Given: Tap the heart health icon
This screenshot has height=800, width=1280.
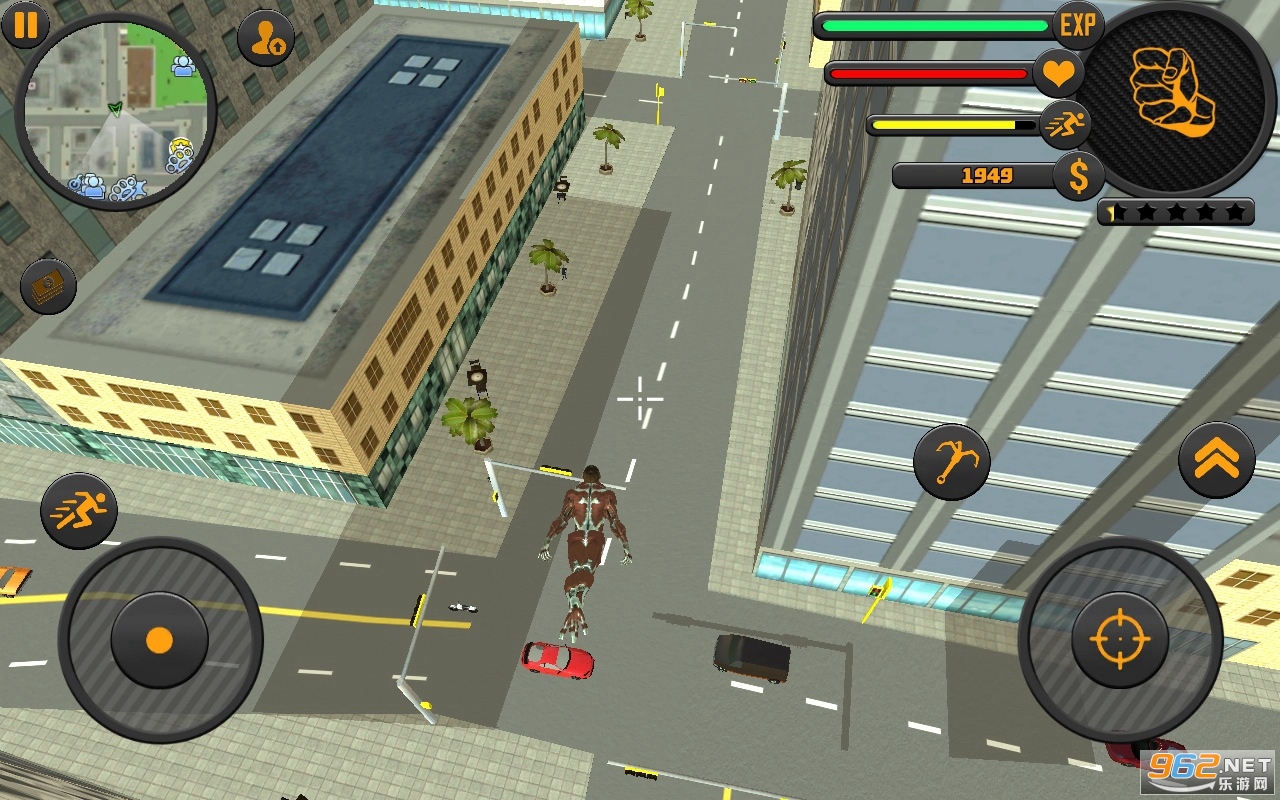Looking at the screenshot, I should click(1058, 74).
